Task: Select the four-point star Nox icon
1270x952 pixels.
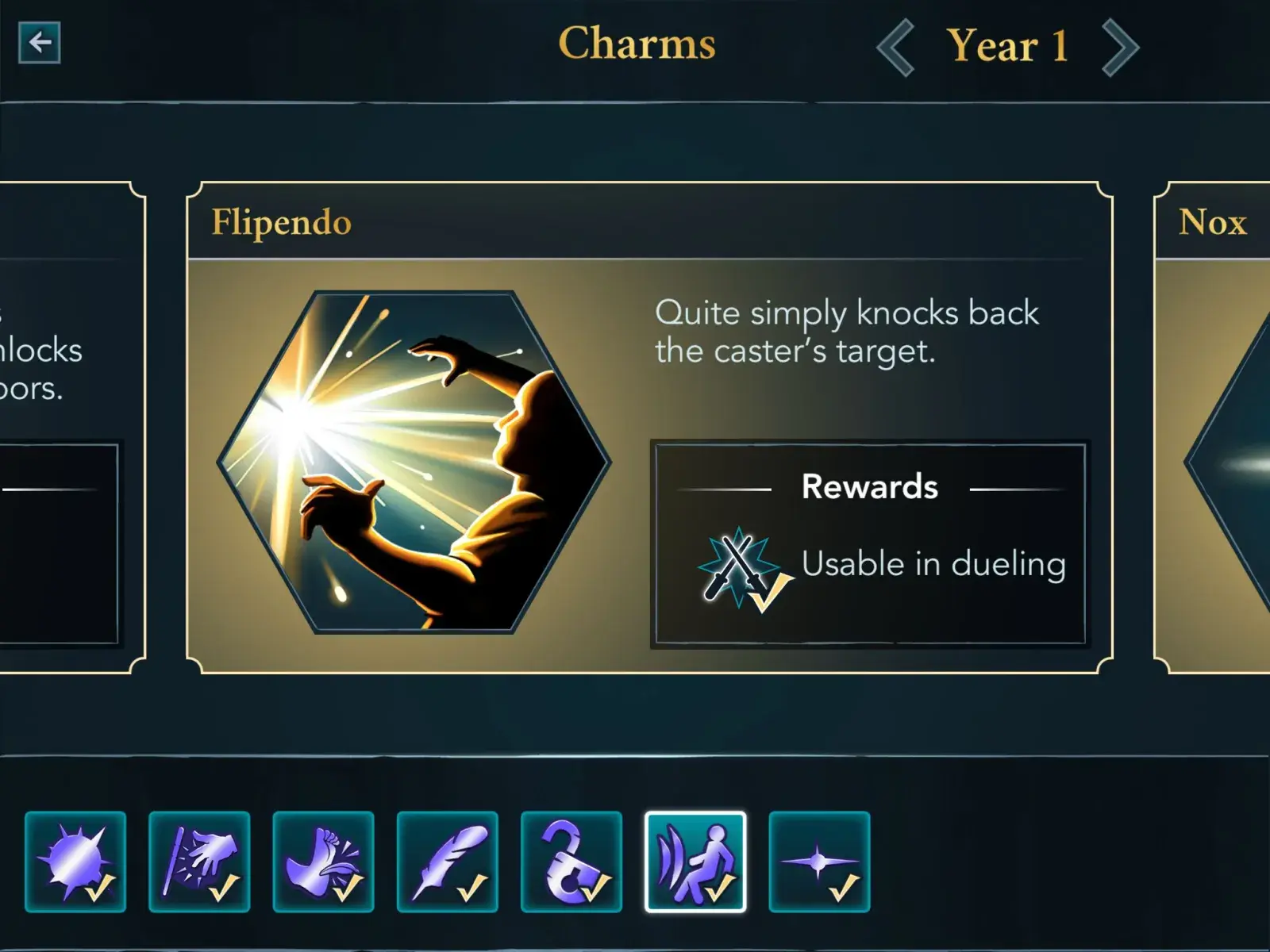Action: pos(819,862)
